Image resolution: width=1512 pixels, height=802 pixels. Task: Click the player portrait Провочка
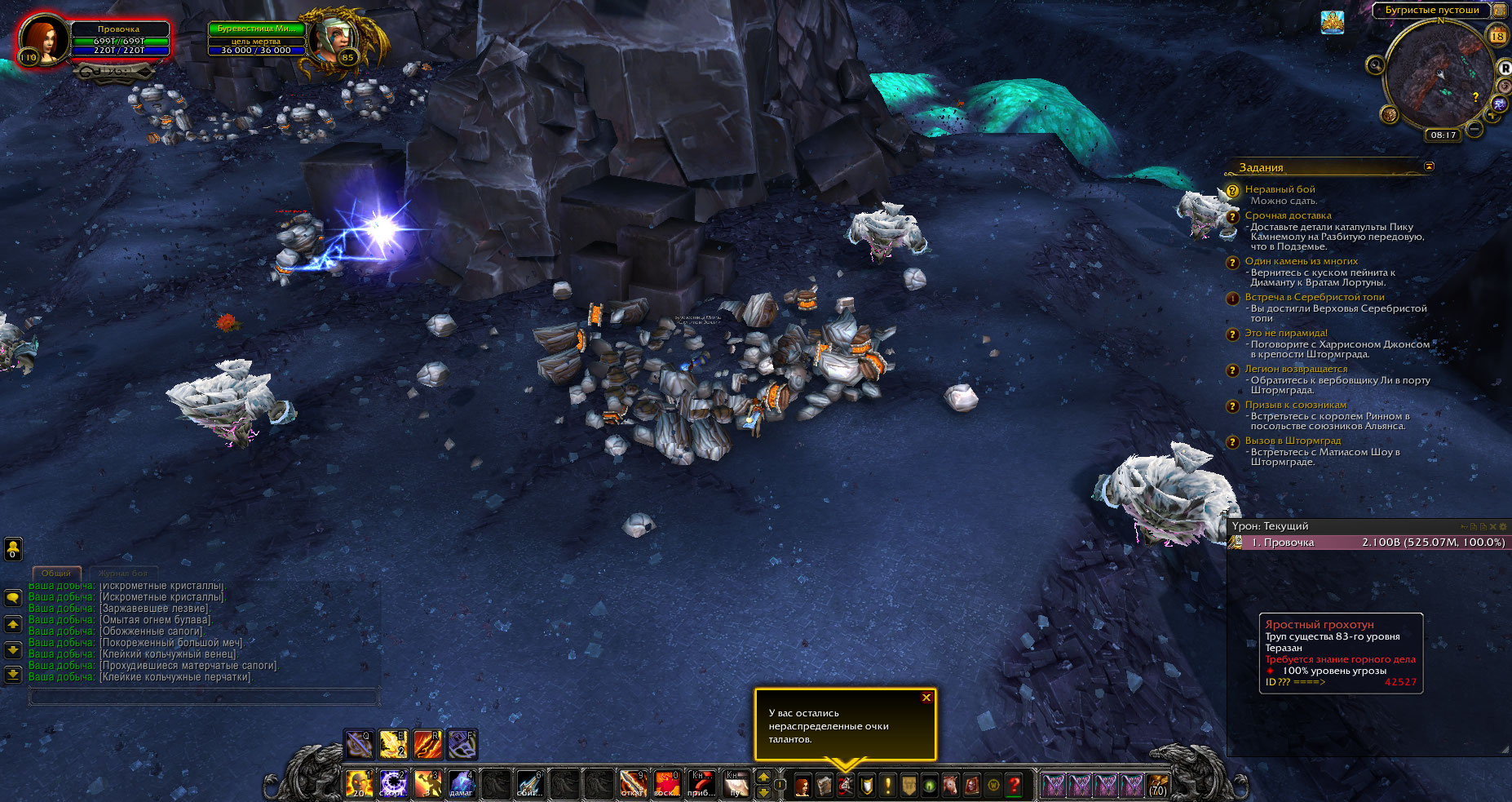42,37
